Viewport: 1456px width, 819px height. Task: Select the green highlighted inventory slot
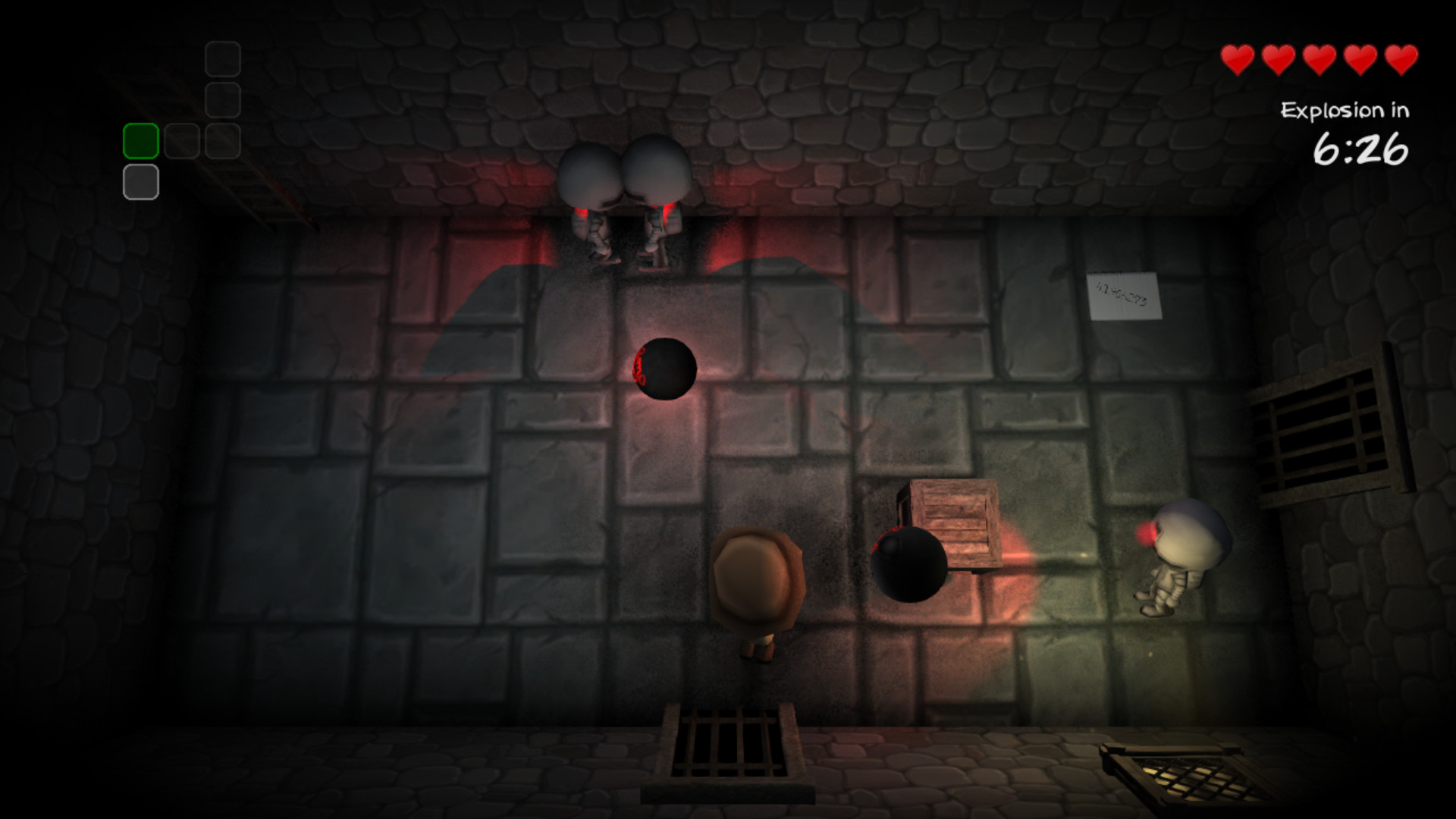point(140,139)
